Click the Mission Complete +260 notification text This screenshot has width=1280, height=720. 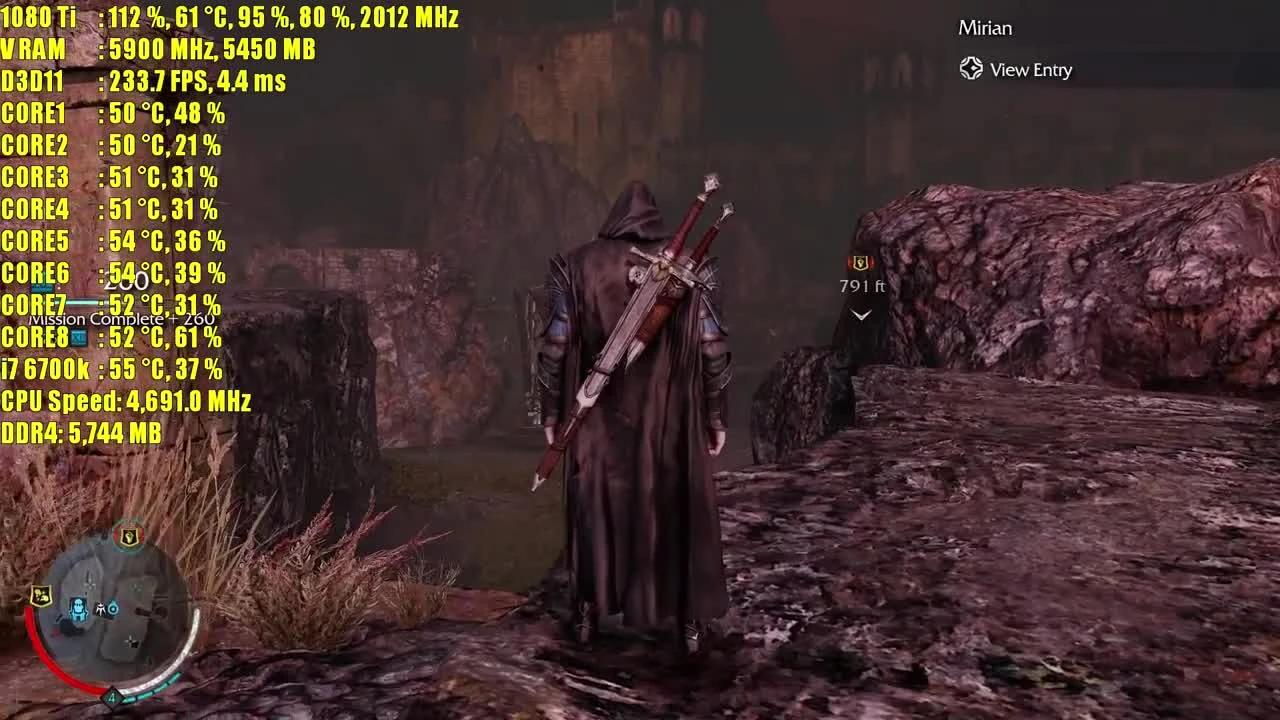pos(125,318)
